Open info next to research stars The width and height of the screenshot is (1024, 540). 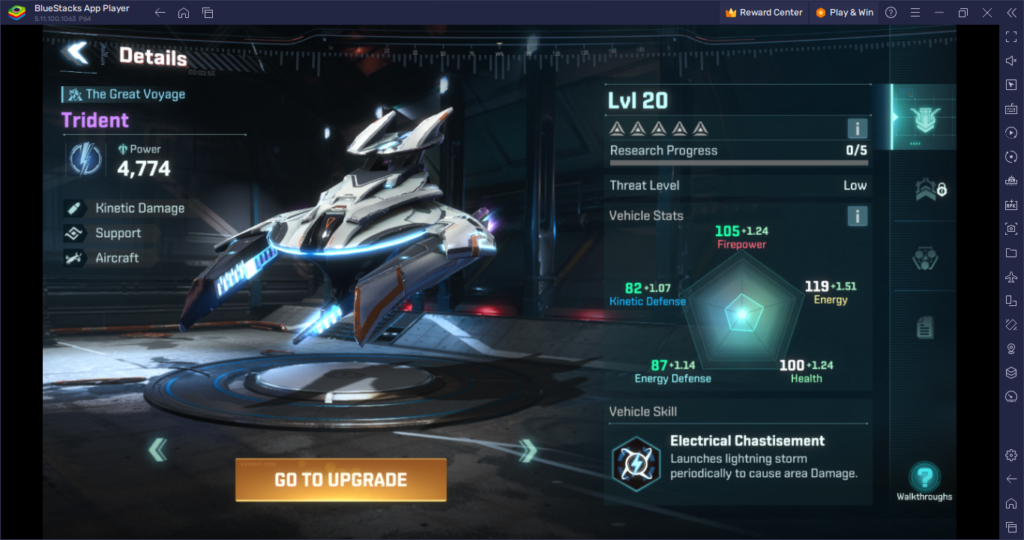click(x=857, y=128)
